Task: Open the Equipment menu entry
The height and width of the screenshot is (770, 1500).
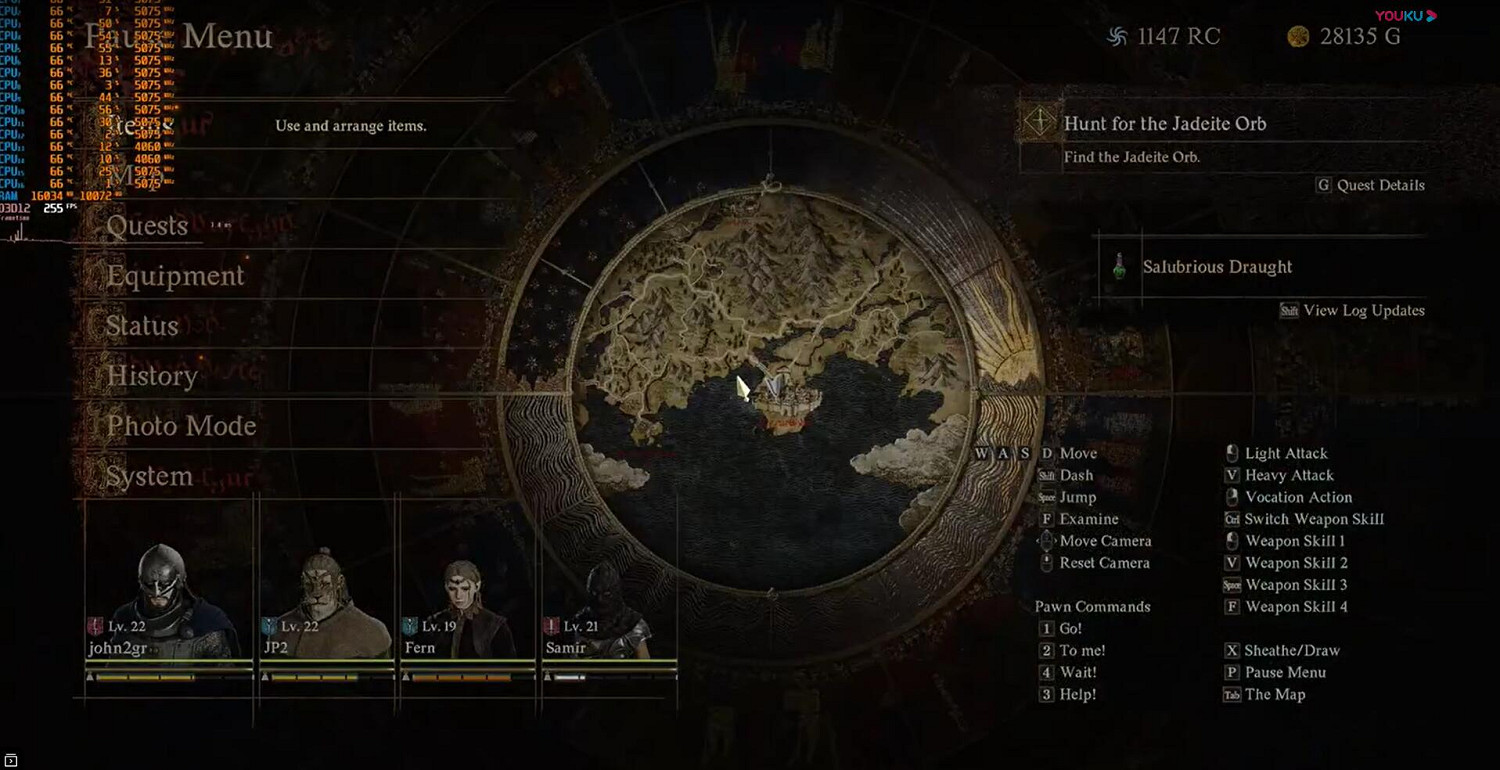Action: (x=175, y=276)
